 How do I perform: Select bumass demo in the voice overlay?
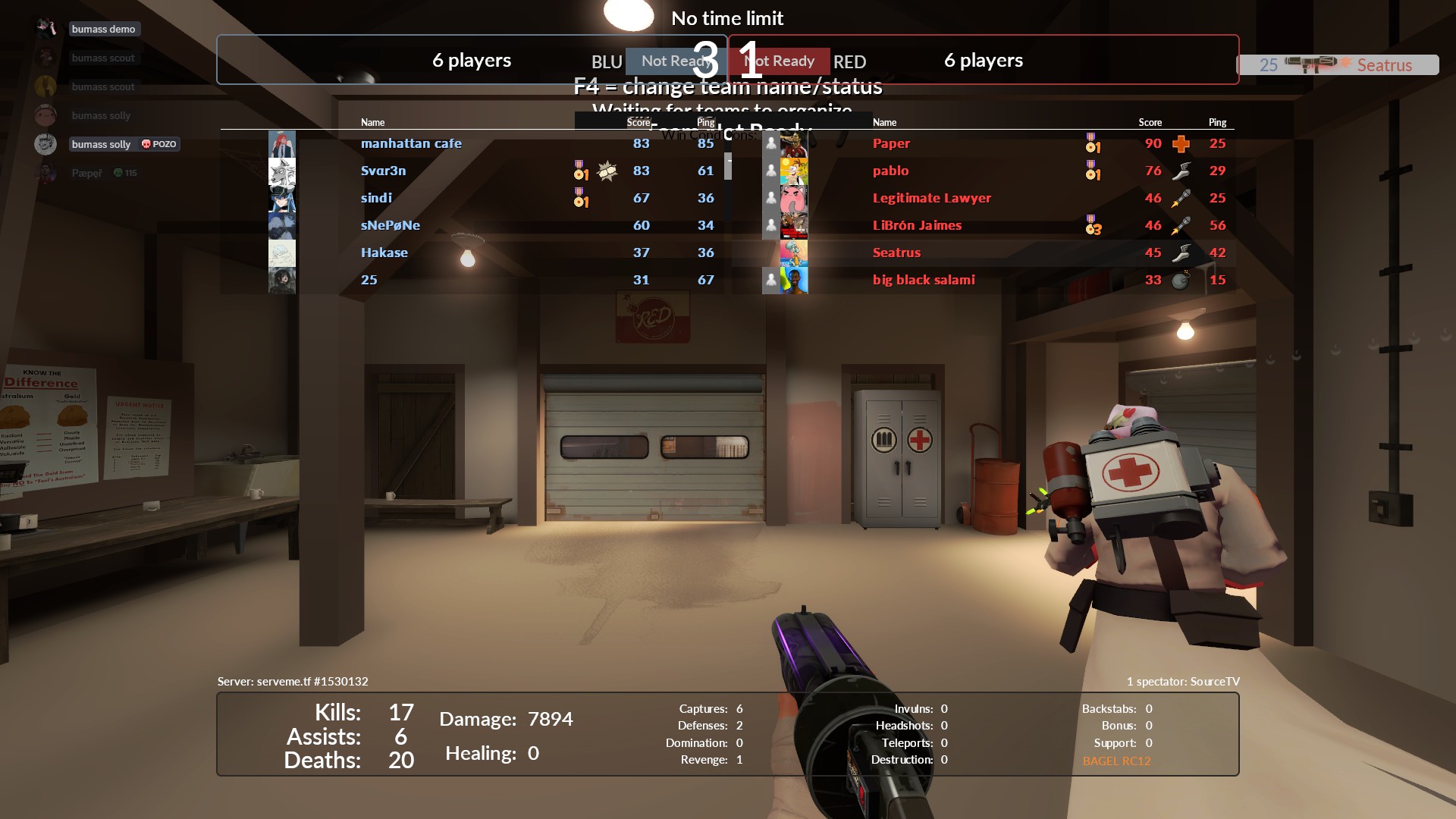(x=103, y=29)
